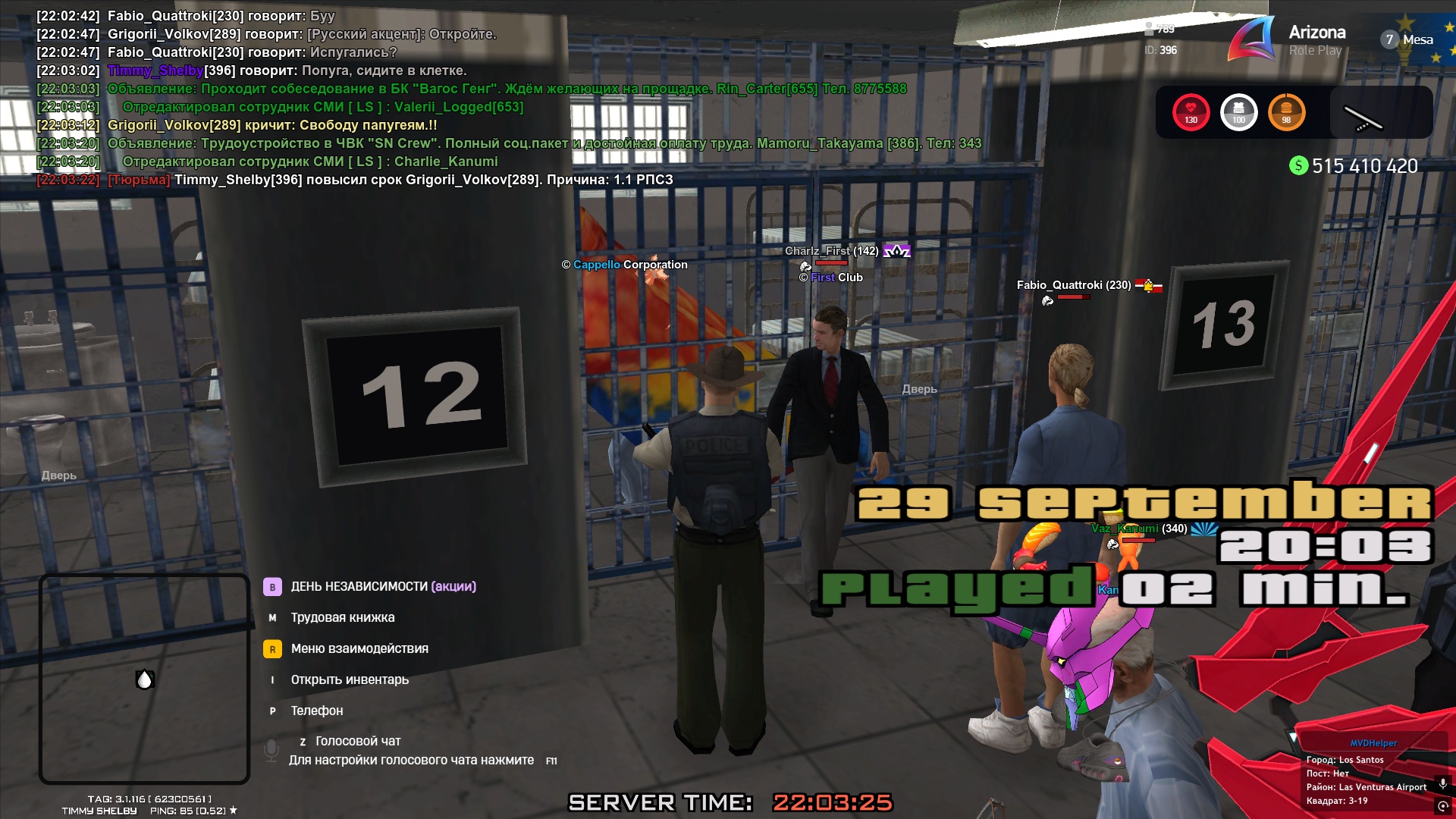Click the red heart health icon
The height and width of the screenshot is (819, 1456).
tap(1191, 112)
